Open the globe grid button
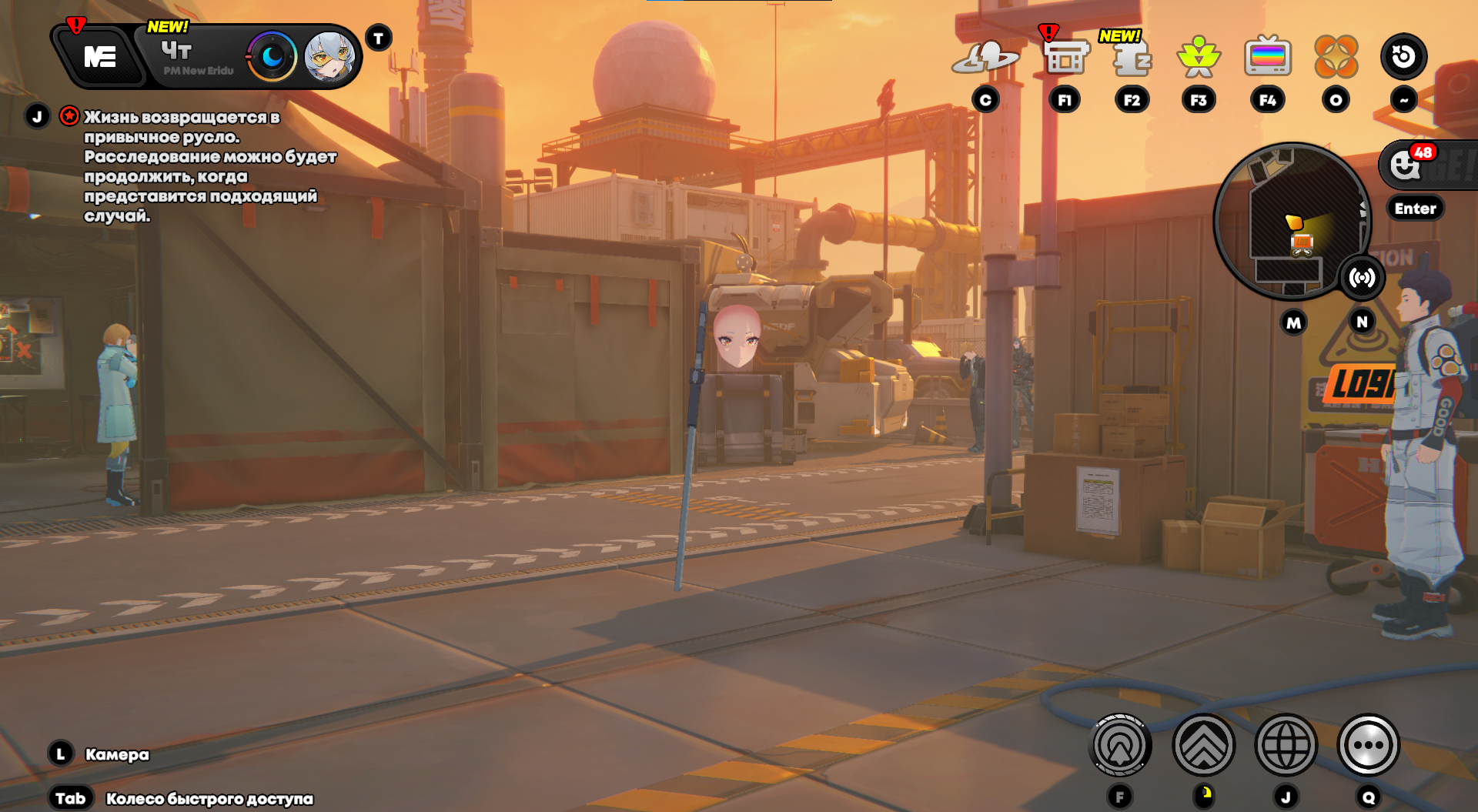Viewport: 1478px width, 812px height. (1286, 745)
